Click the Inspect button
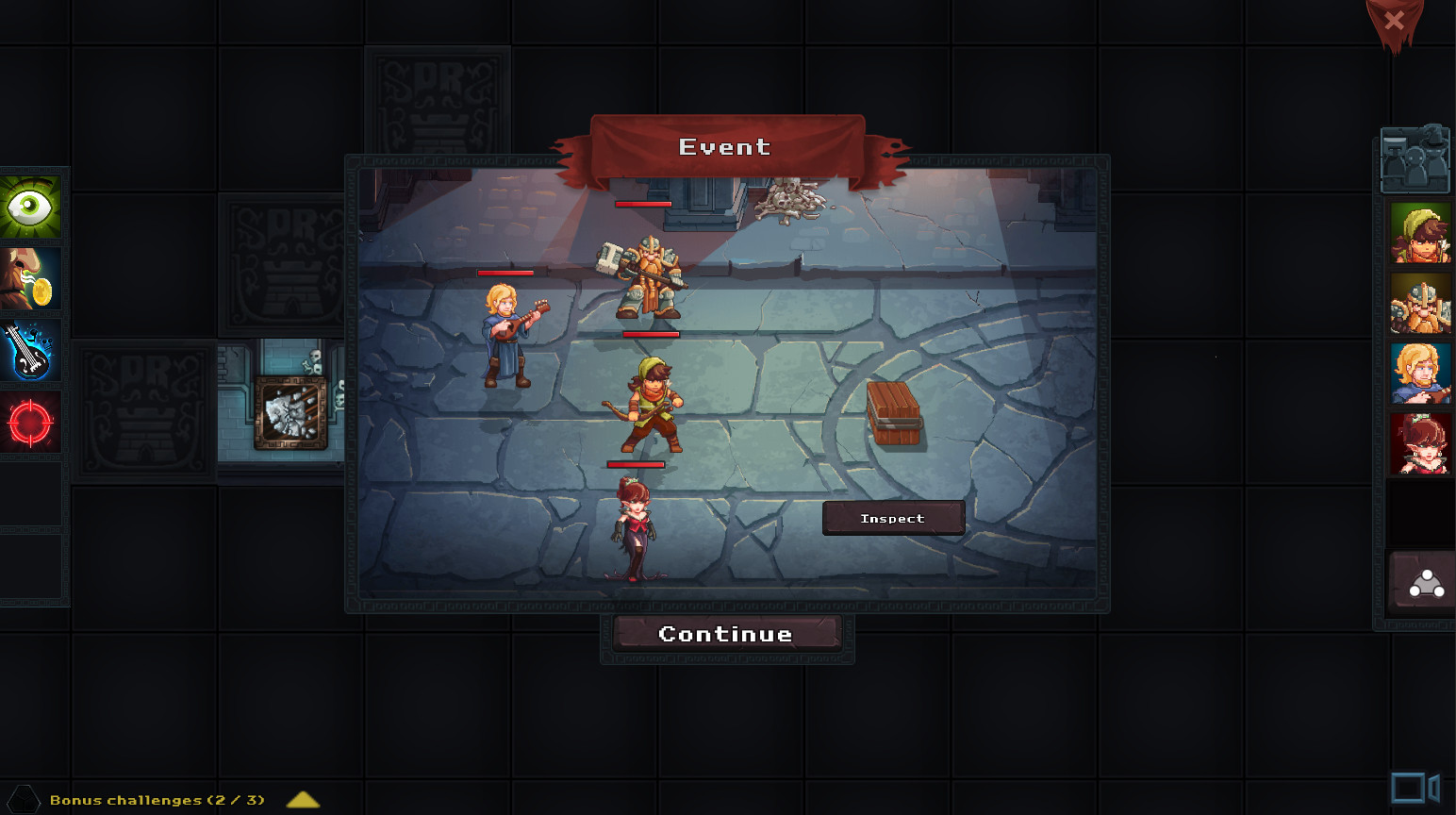The height and width of the screenshot is (815, 1456). coord(892,518)
